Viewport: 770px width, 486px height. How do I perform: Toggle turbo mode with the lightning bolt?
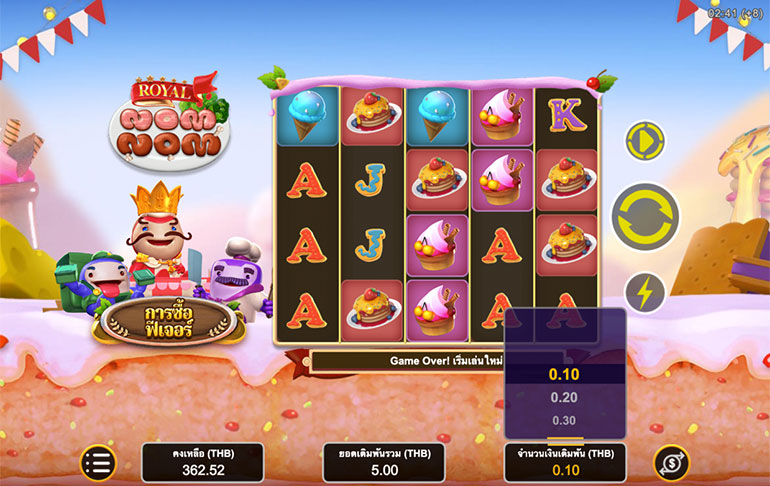645,293
